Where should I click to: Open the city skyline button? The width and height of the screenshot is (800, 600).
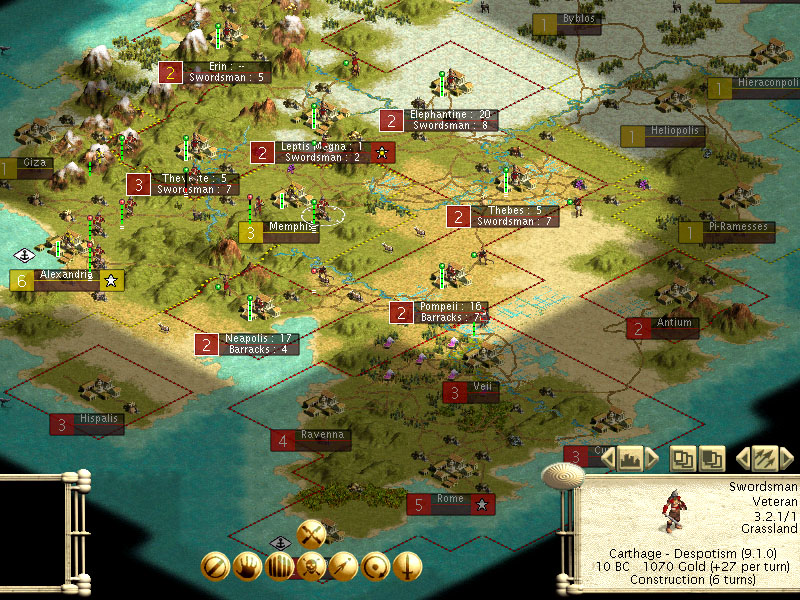(630, 458)
